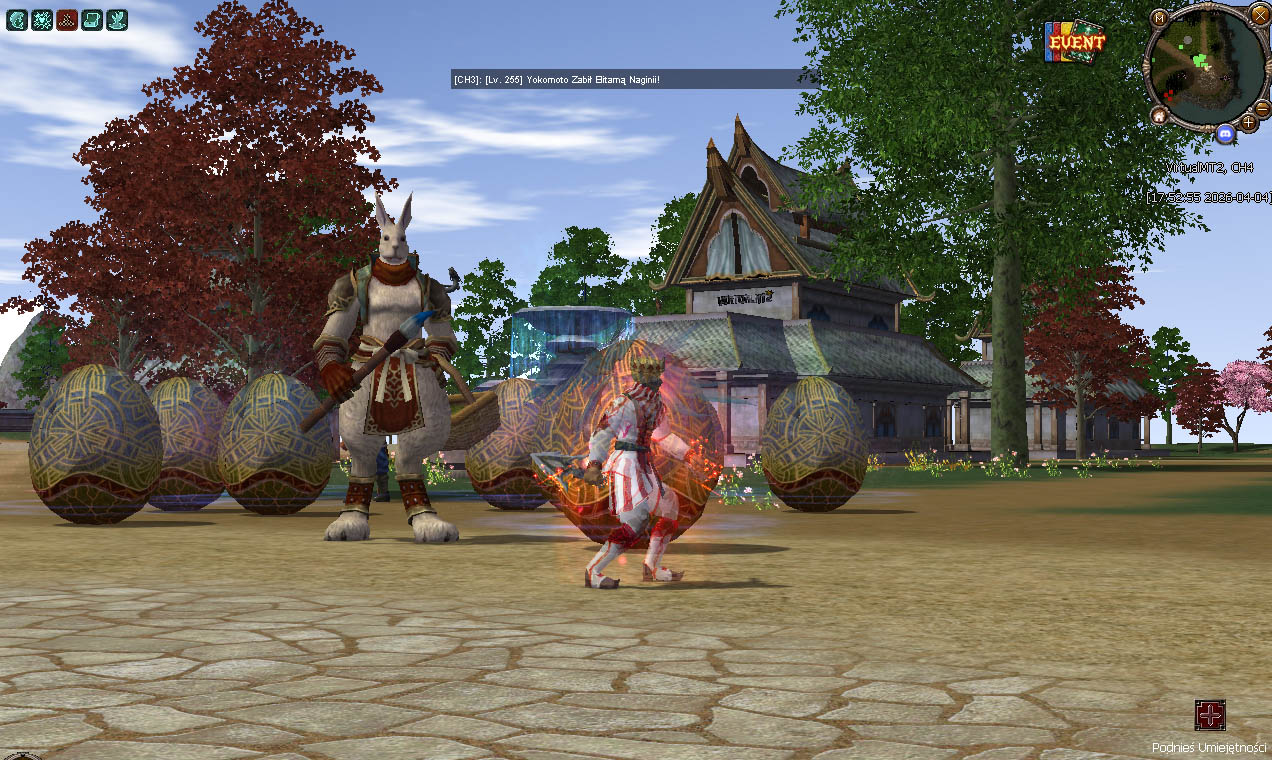Select the red triangle buff icon
The image size is (1272, 760).
click(x=67, y=19)
